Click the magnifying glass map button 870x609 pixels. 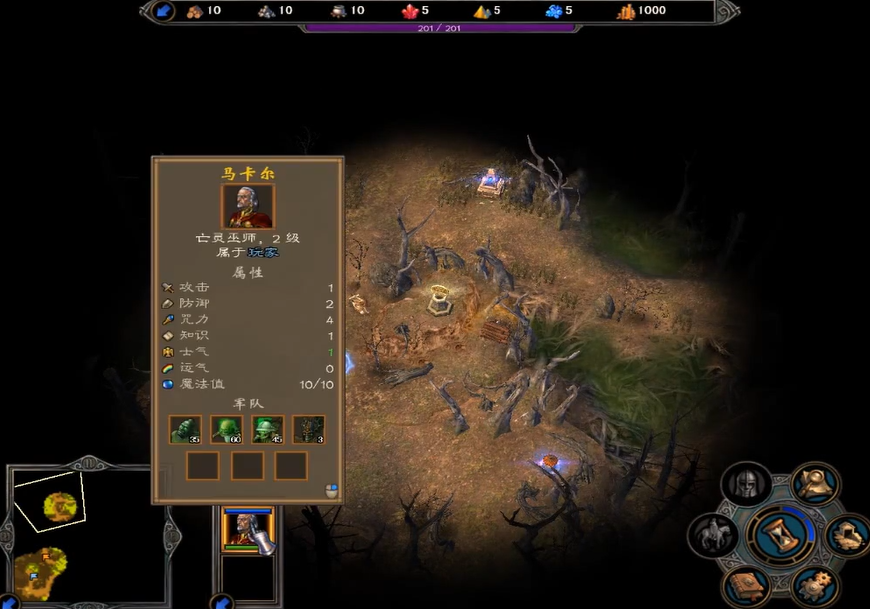pyautogui.click(x=816, y=484)
